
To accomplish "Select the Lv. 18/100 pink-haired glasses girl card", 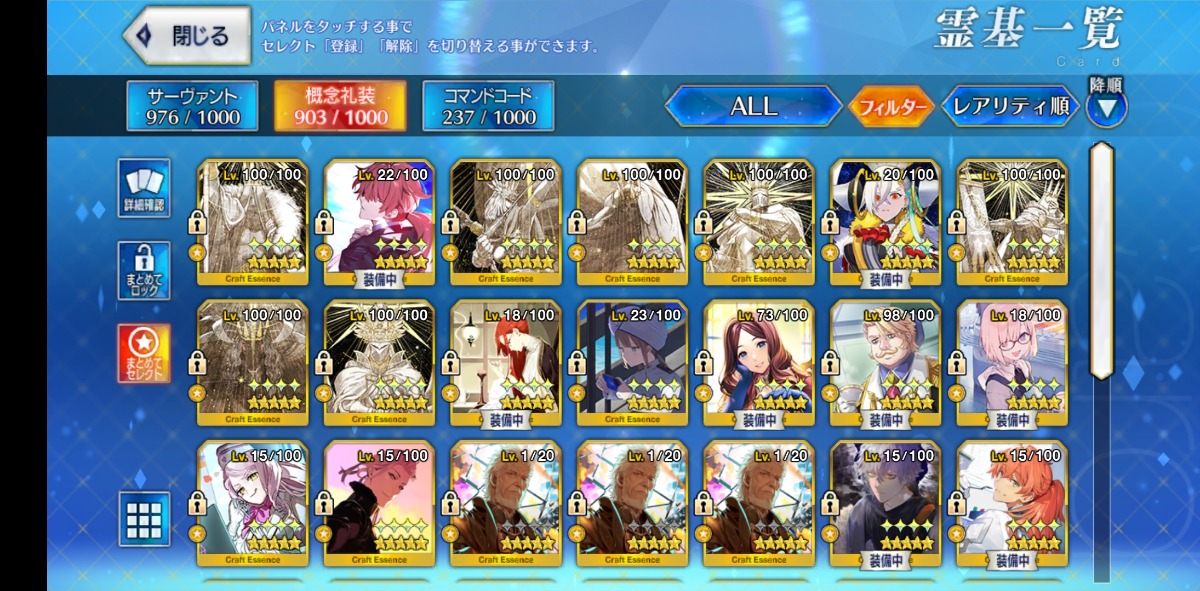I will 1011,362.
